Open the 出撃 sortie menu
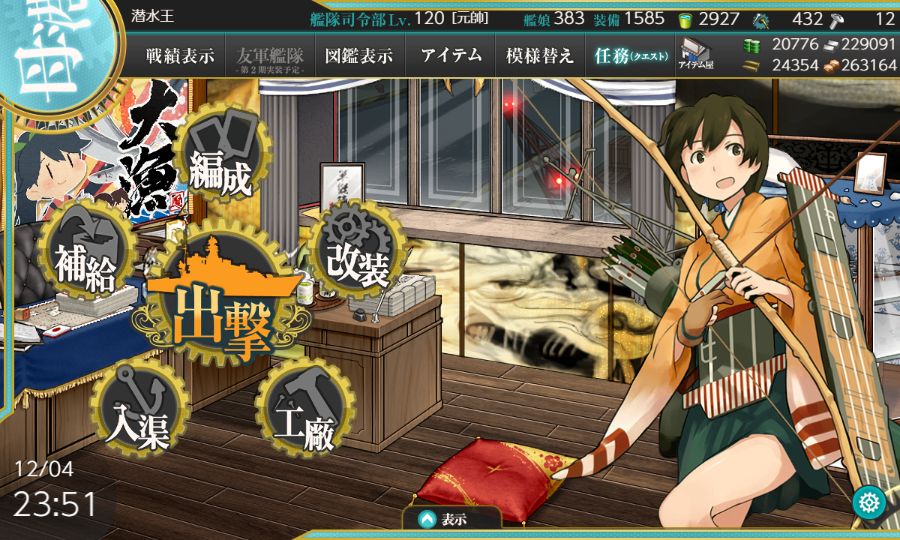Image resolution: width=900 pixels, height=540 pixels. [223, 310]
